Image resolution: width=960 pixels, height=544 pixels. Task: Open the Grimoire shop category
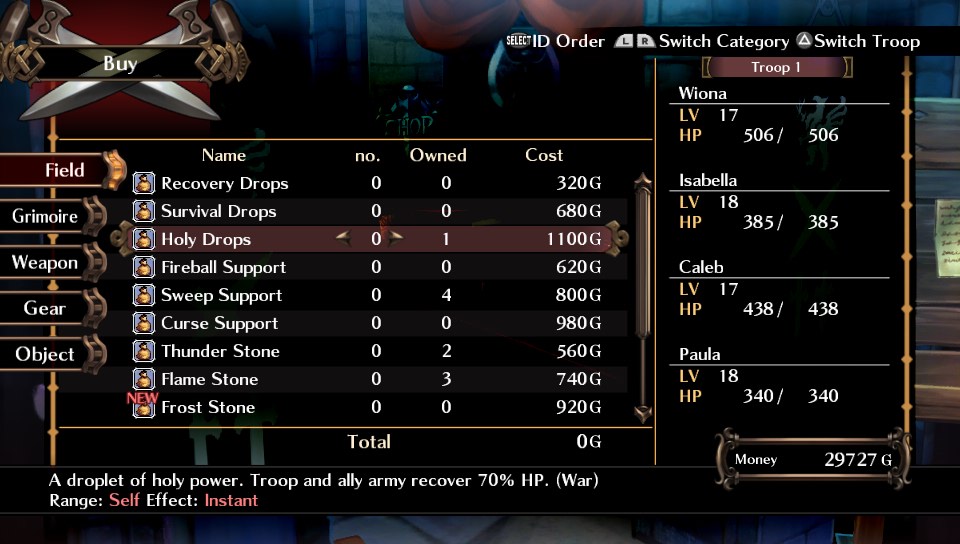46,216
